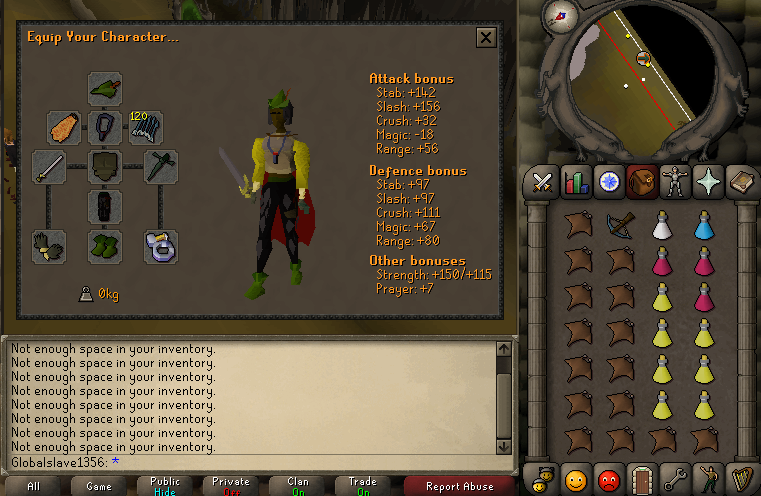Open the Quest list tab
Viewport: 761px width, 496px height.
pos(608,181)
